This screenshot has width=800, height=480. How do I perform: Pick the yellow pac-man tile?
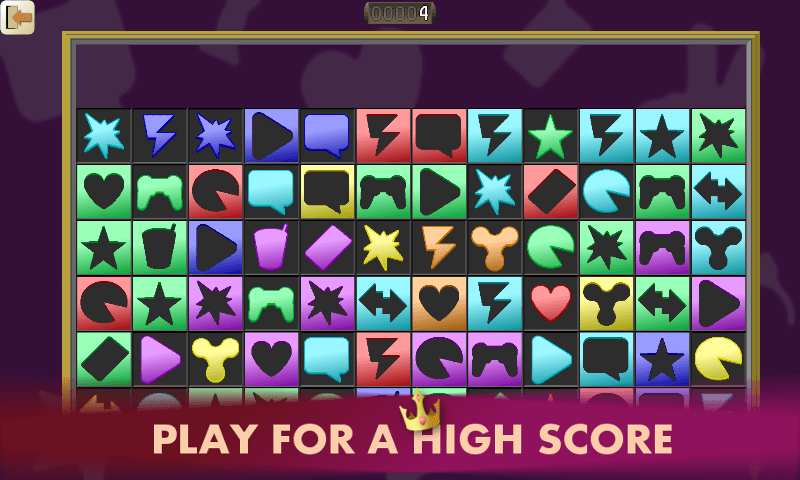[718, 359]
